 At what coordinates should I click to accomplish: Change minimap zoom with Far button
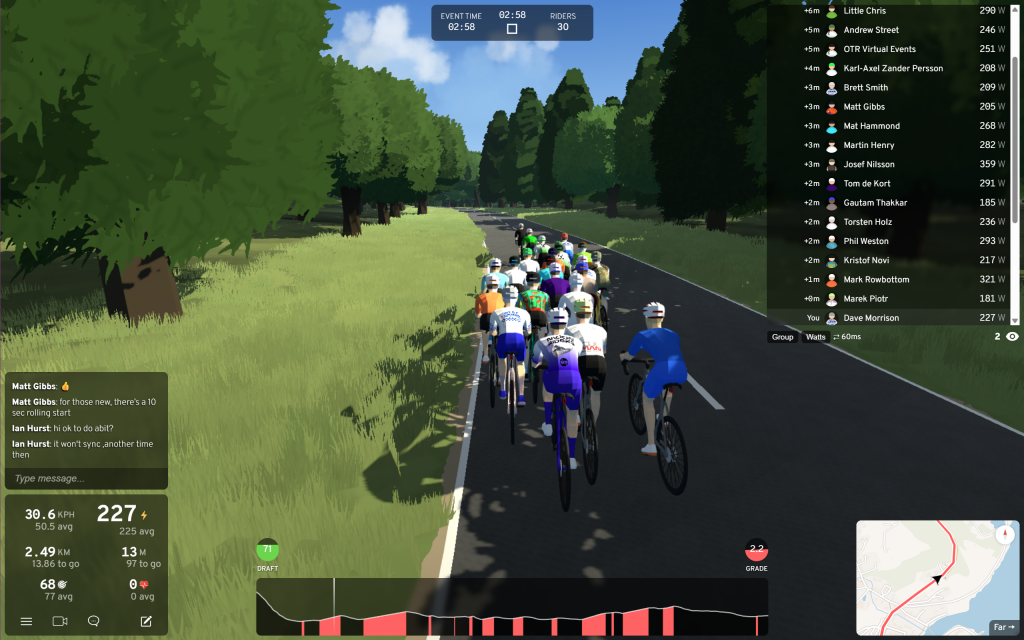(x=1002, y=627)
